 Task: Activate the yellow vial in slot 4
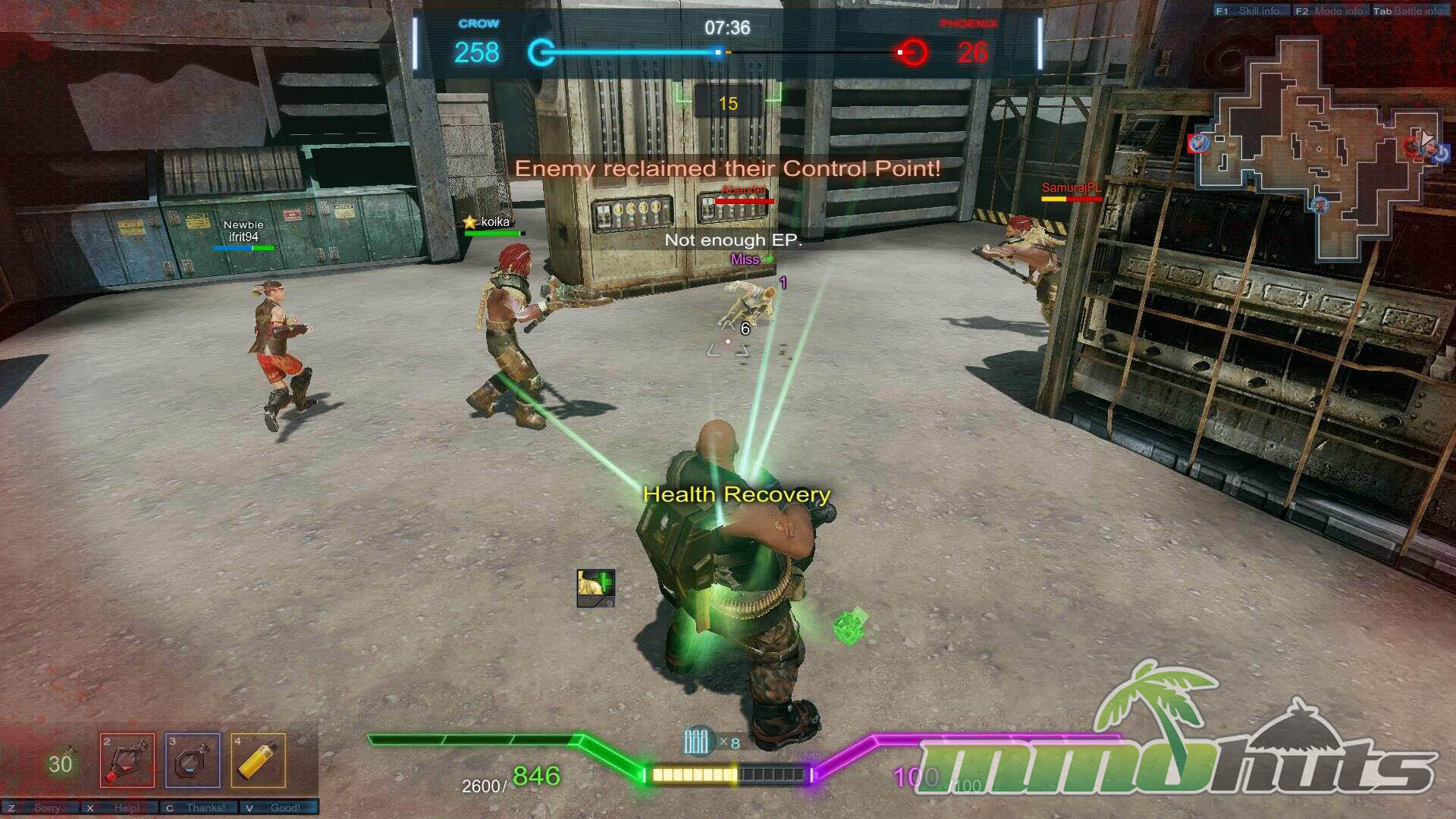(x=258, y=760)
